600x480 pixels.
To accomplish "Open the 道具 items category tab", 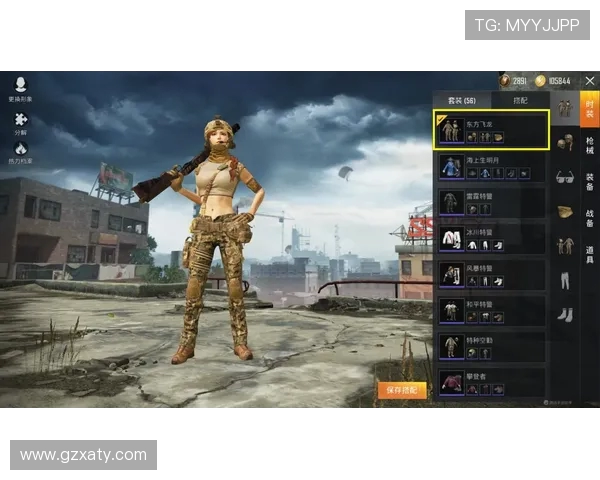I will click(590, 253).
